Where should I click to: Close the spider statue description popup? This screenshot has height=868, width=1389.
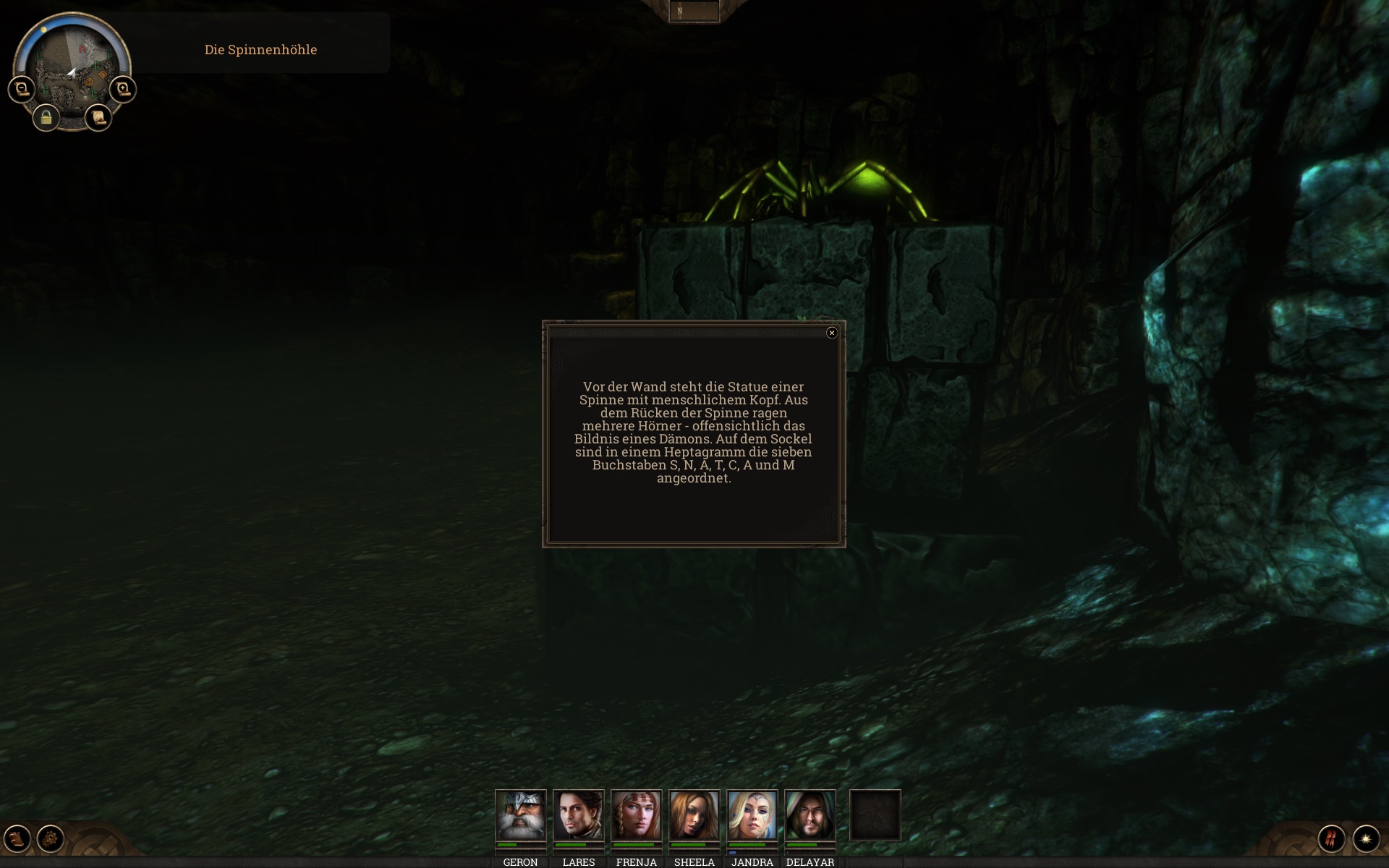tap(831, 333)
